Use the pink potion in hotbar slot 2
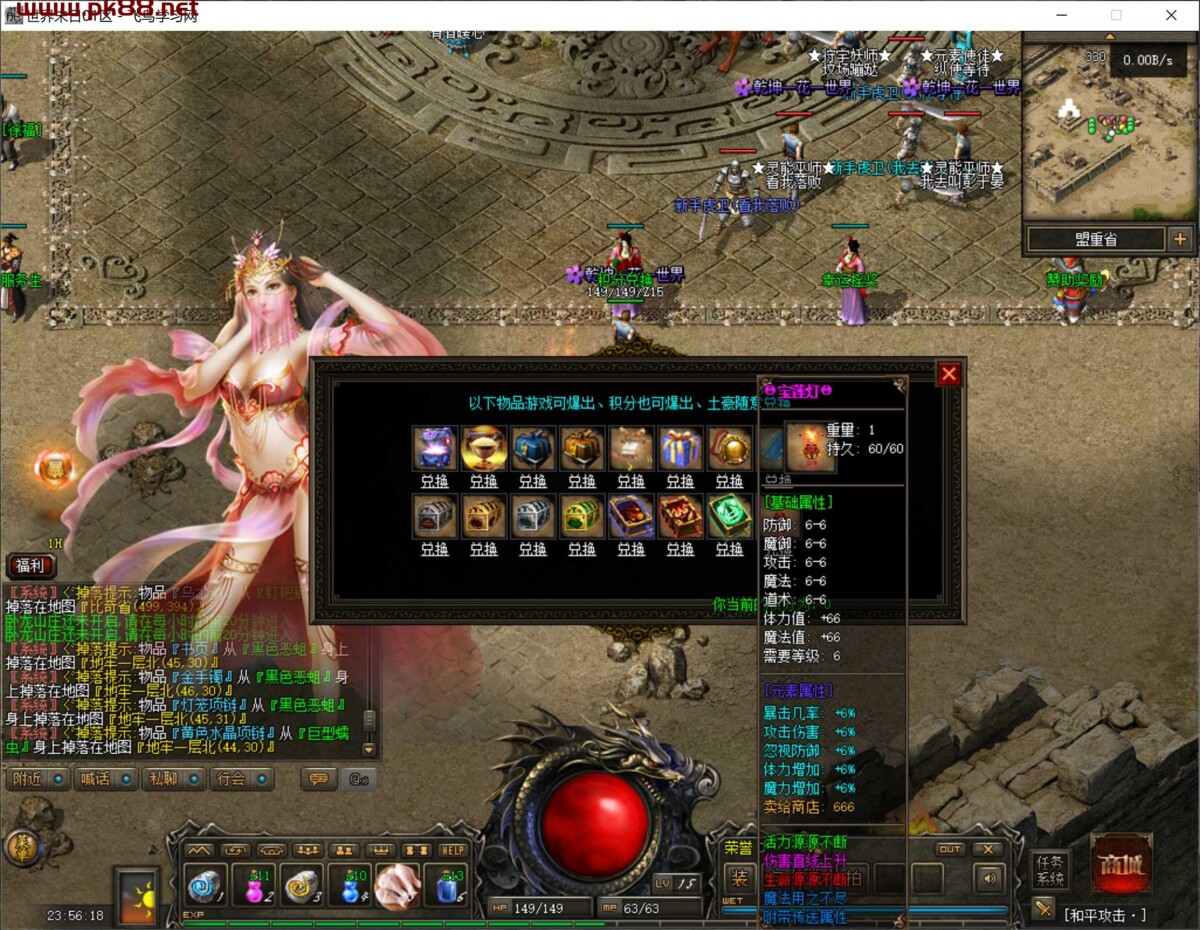Viewport: 1200px width, 930px height. (x=255, y=885)
